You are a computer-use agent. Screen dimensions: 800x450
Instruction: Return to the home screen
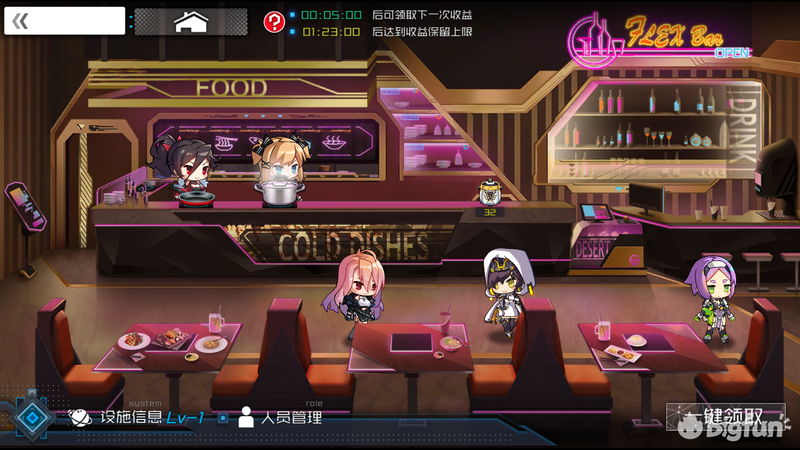(190, 22)
